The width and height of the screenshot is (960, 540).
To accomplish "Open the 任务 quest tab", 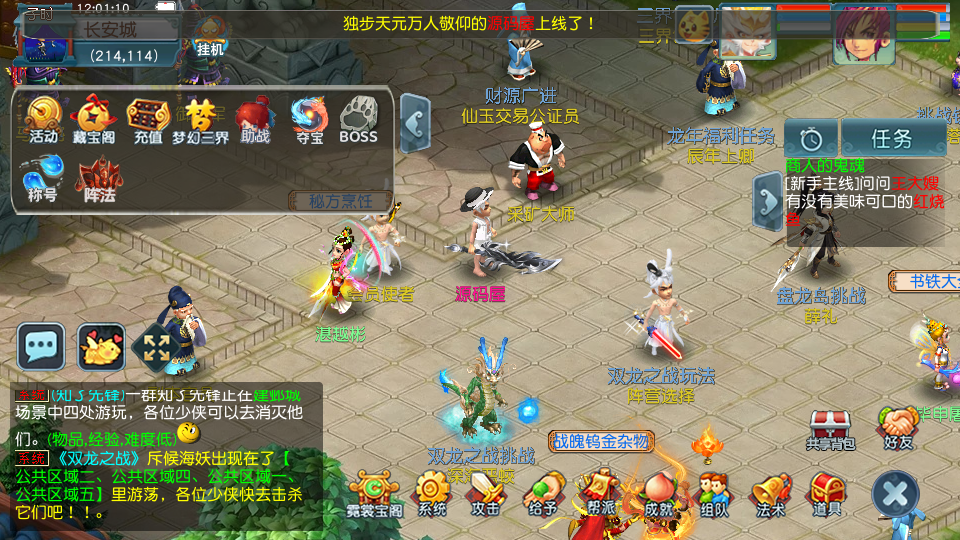I will click(893, 138).
